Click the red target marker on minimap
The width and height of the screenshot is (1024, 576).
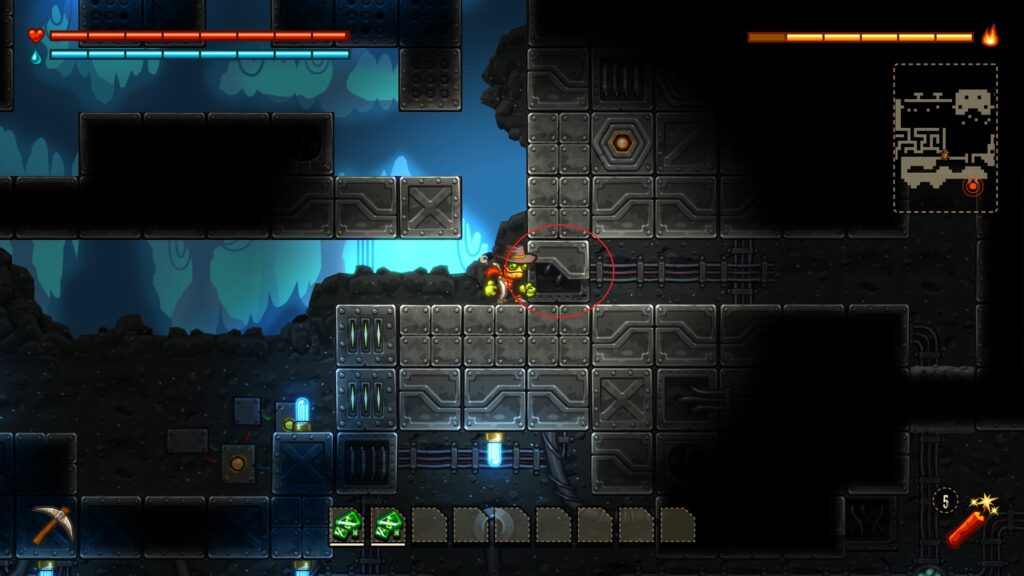click(x=972, y=186)
